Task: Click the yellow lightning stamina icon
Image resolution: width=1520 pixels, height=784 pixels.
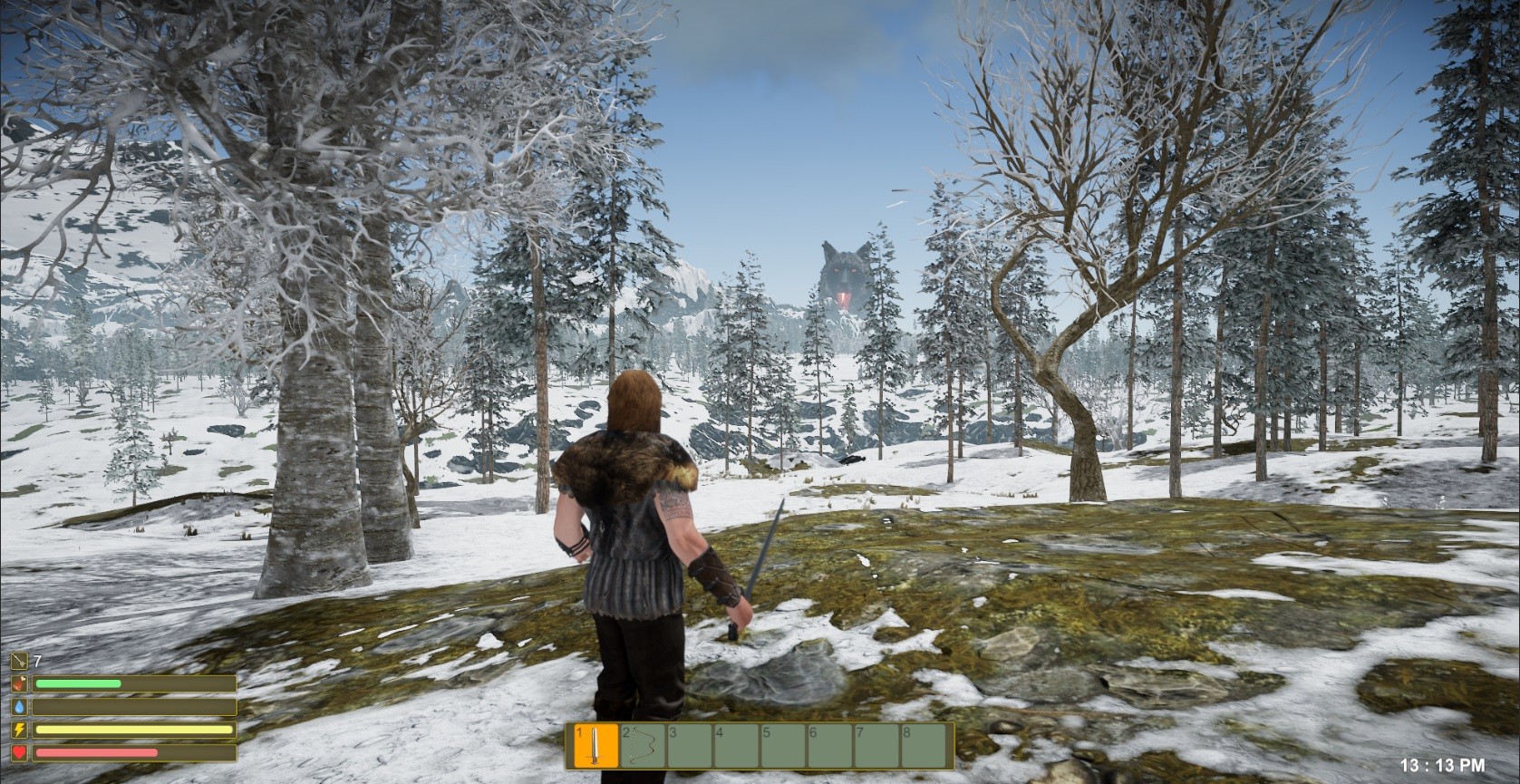Action: pyautogui.click(x=19, y=729)
